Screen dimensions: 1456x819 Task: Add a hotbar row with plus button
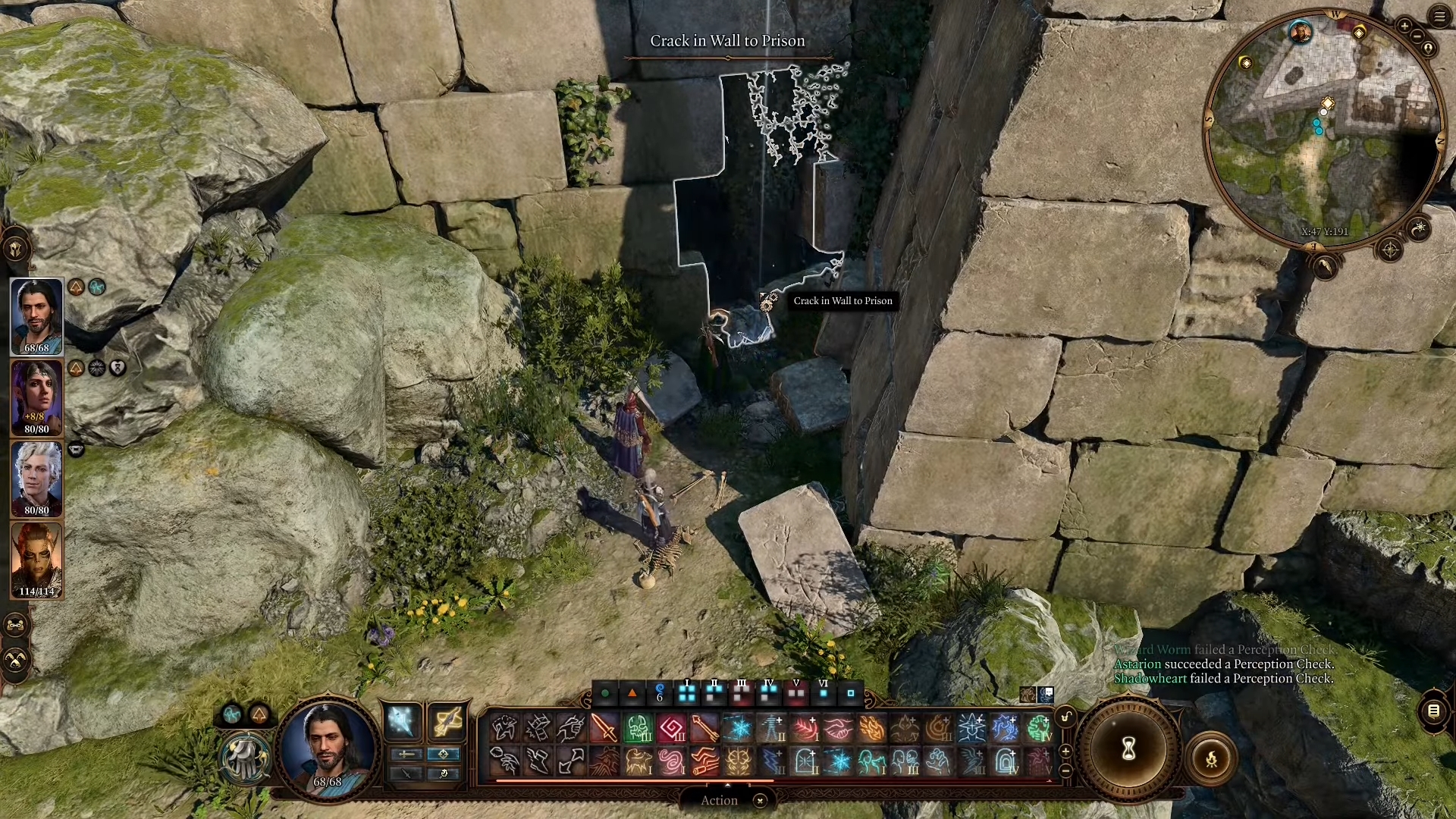click(1065, 751)
